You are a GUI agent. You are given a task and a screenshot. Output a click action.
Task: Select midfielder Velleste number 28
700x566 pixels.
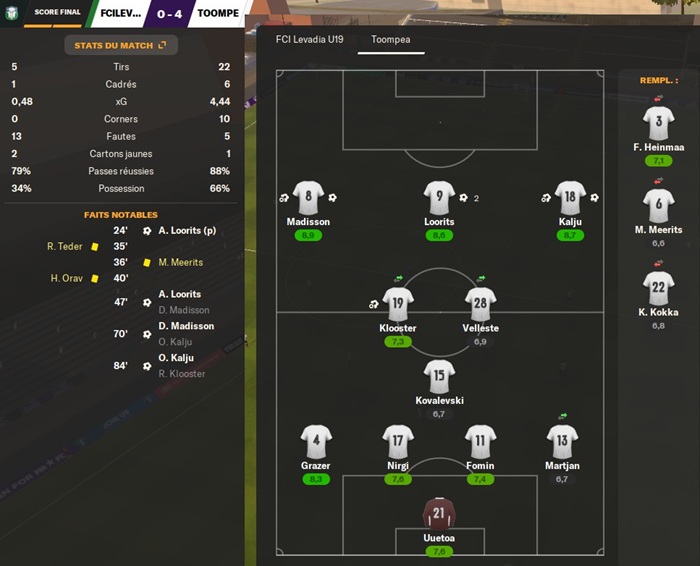click(481, 304)
